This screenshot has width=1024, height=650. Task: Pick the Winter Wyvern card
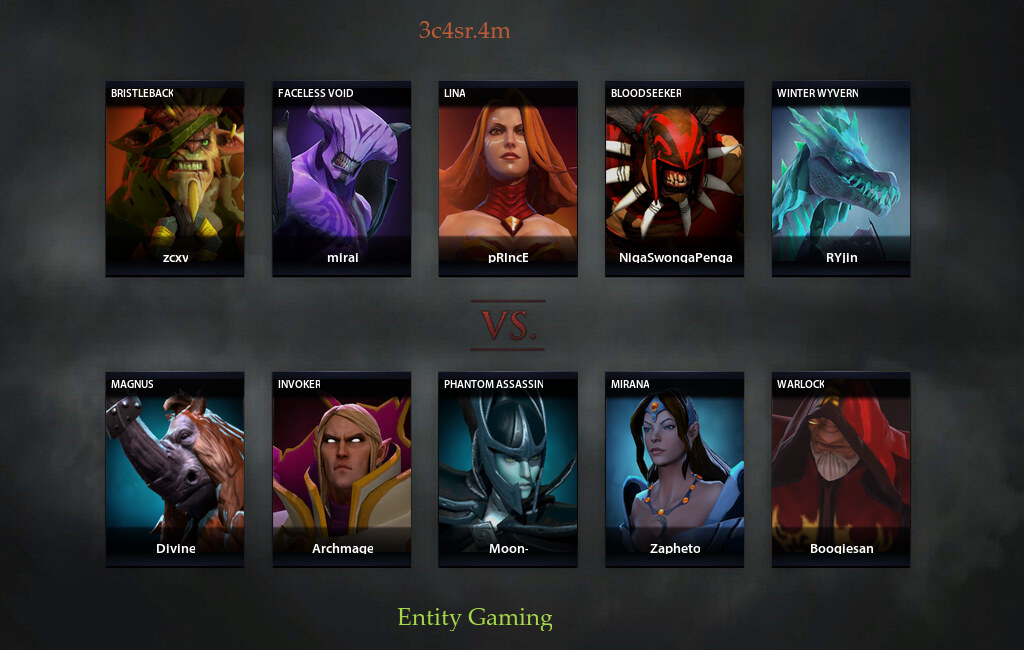pos(841,178)
